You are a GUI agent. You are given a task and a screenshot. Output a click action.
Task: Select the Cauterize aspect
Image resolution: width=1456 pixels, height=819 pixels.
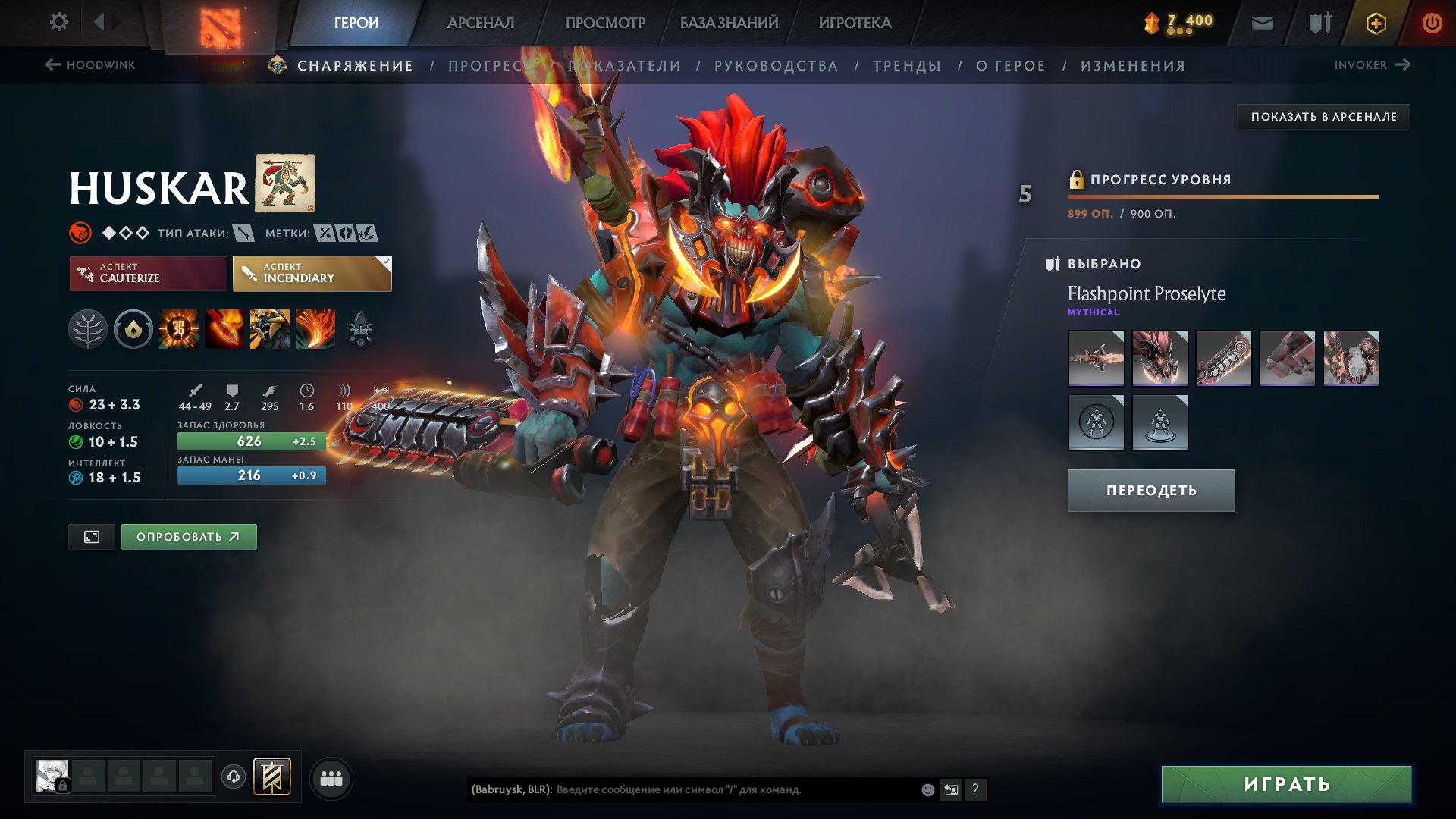(148, 273)
